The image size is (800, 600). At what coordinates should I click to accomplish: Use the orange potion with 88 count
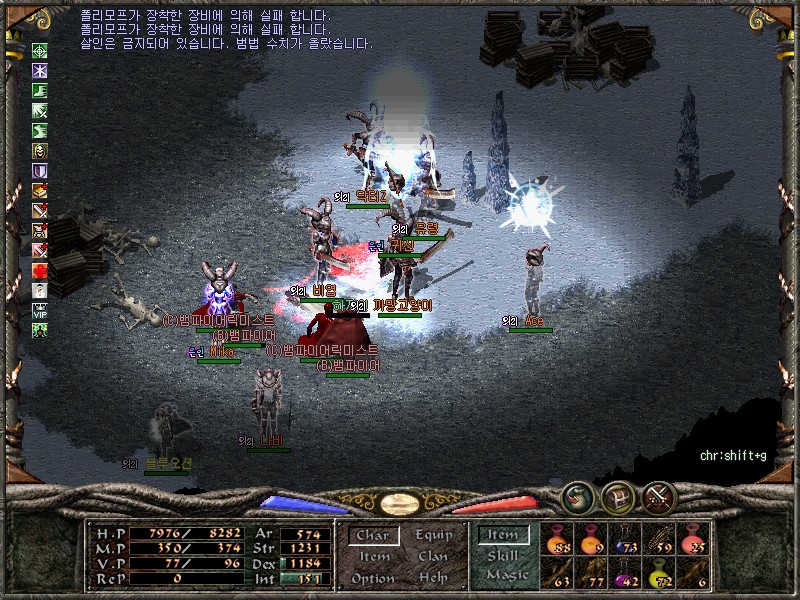557,538
